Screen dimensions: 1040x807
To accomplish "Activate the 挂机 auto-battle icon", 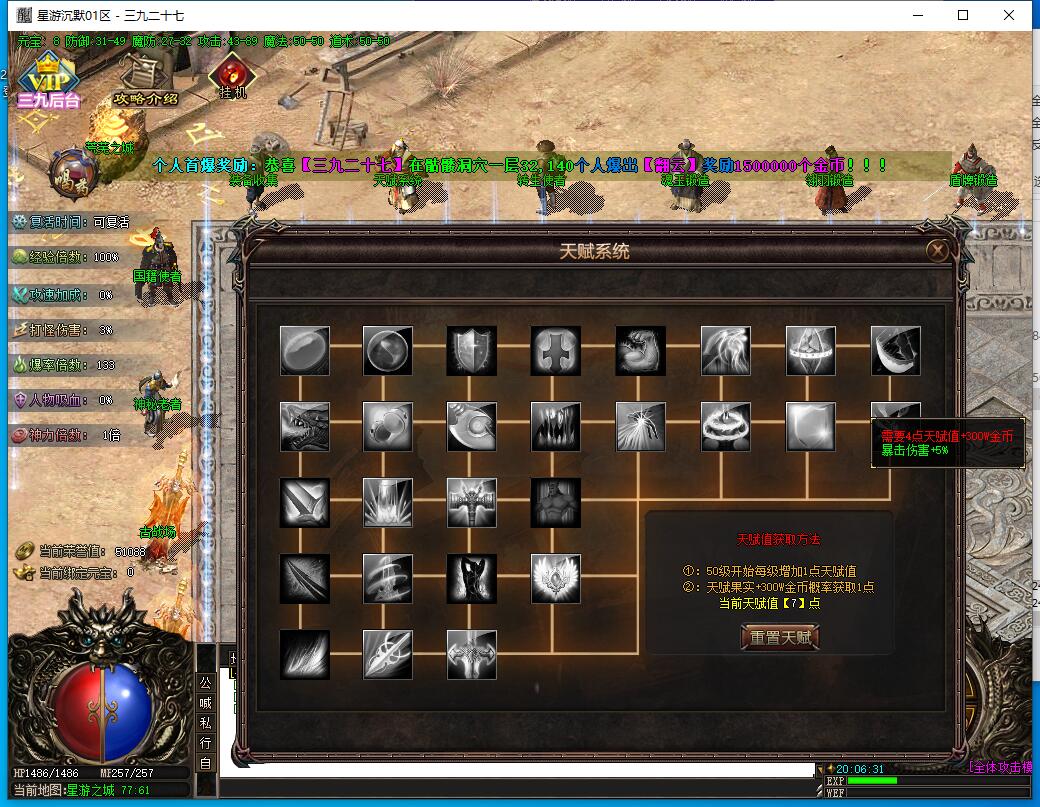I will pos(233,76).
